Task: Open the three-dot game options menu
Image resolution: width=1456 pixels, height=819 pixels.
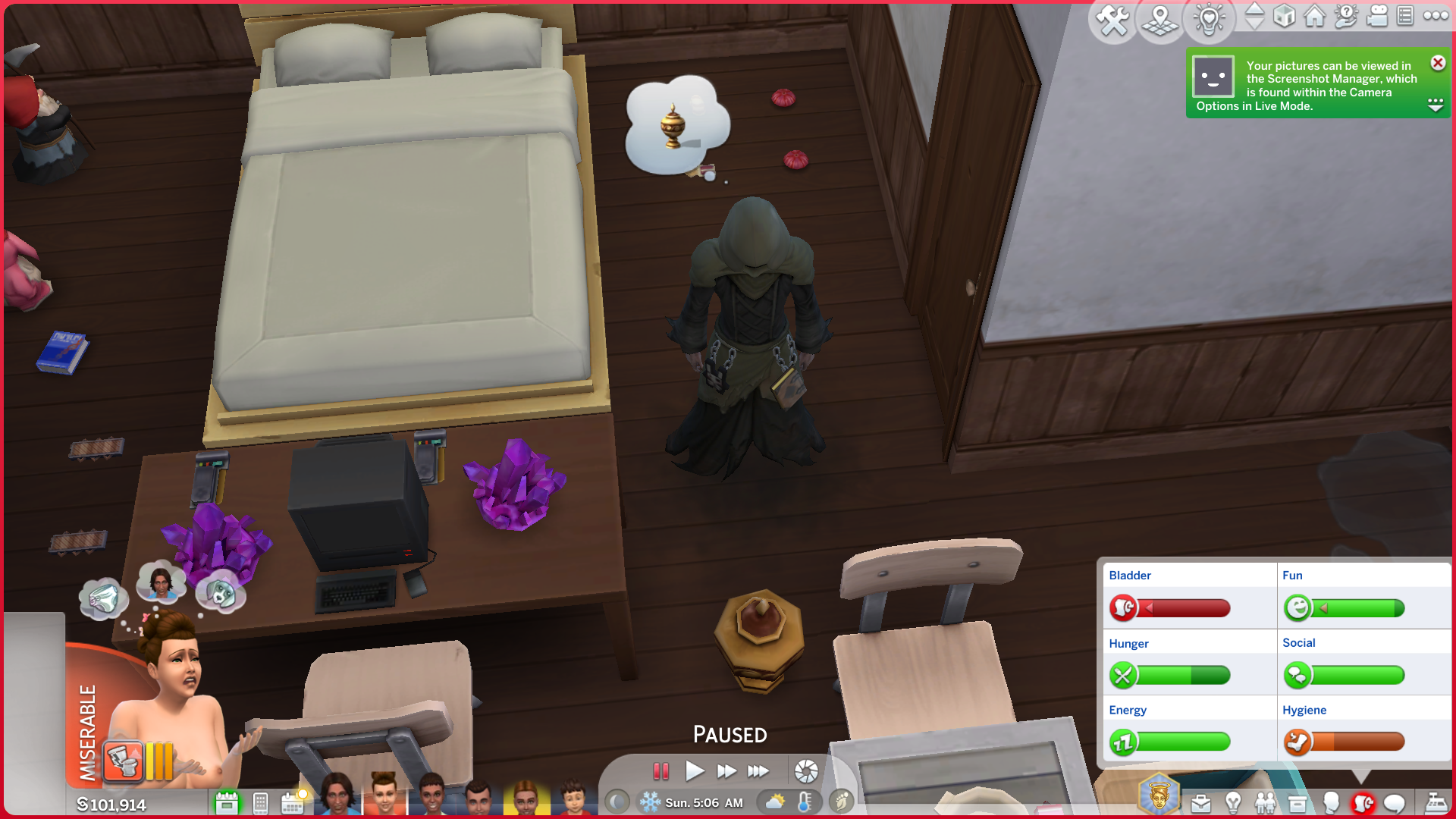Action: click(x=1436, y=16)
